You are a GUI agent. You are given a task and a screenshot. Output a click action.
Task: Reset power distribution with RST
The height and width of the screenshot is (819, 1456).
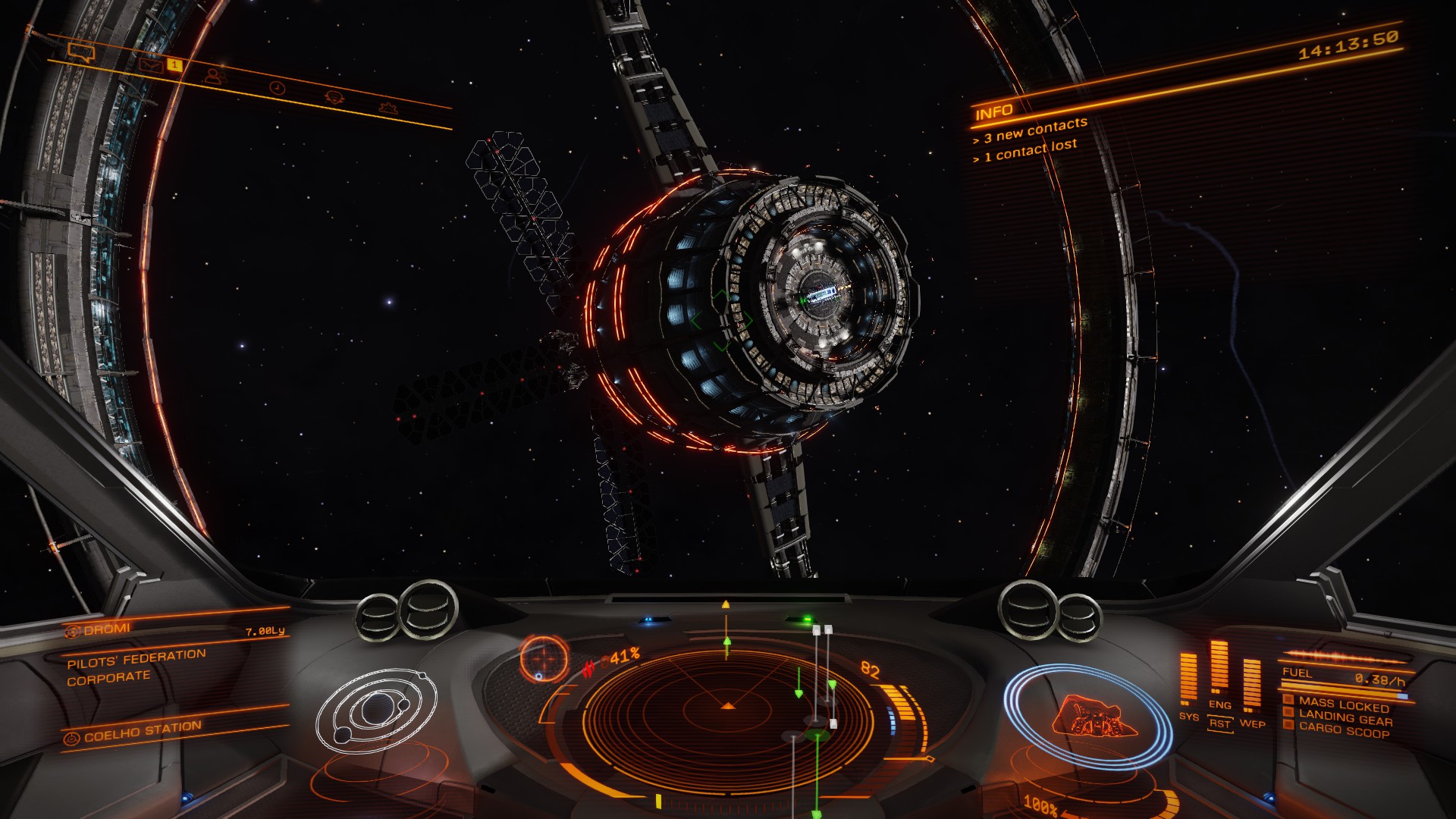(x=1219, y=723)
